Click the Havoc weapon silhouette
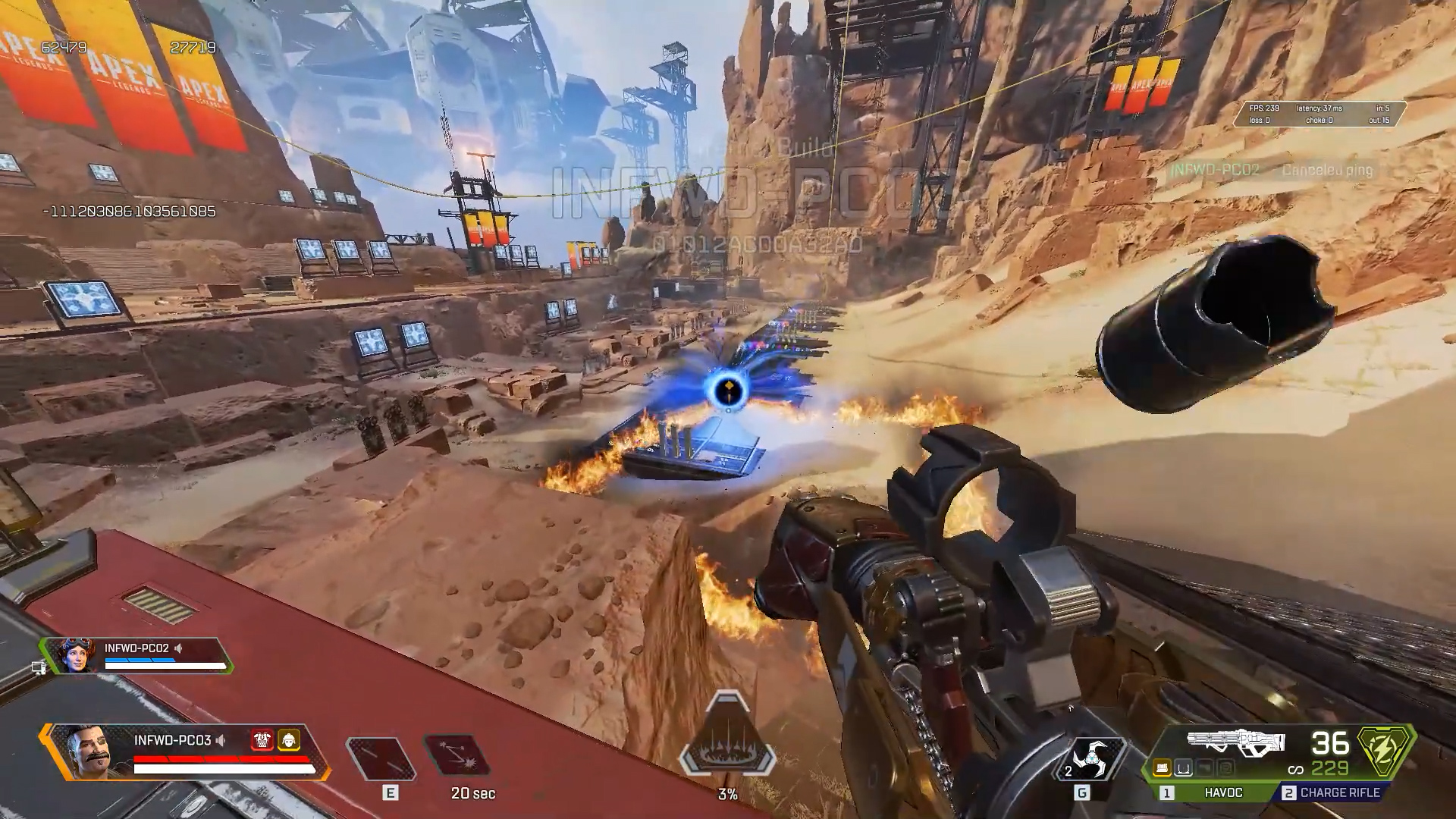The height and width of the screenshot is (819, 1456). coord(1236,742)
